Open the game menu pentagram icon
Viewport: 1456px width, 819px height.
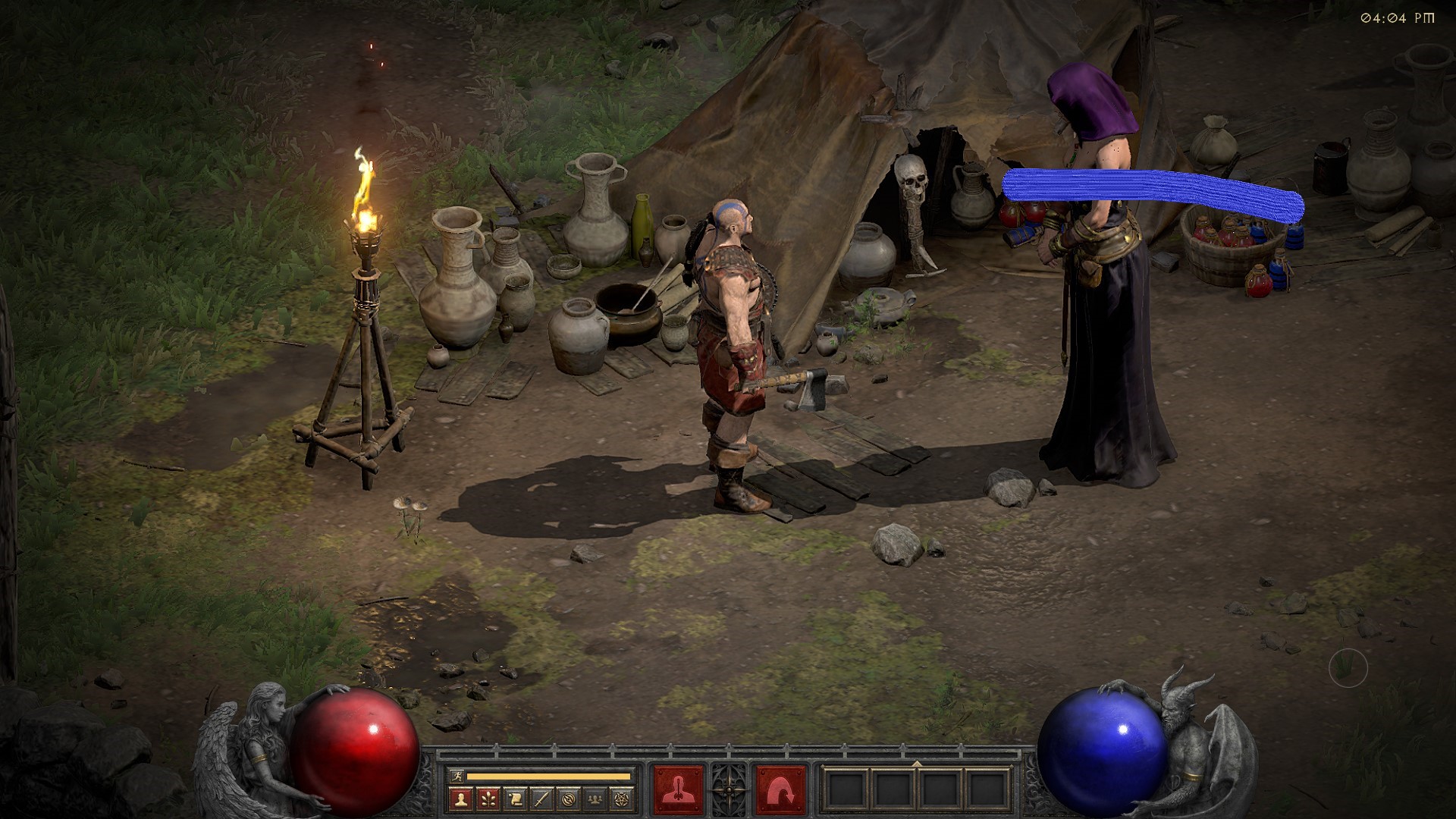point(622,798)
